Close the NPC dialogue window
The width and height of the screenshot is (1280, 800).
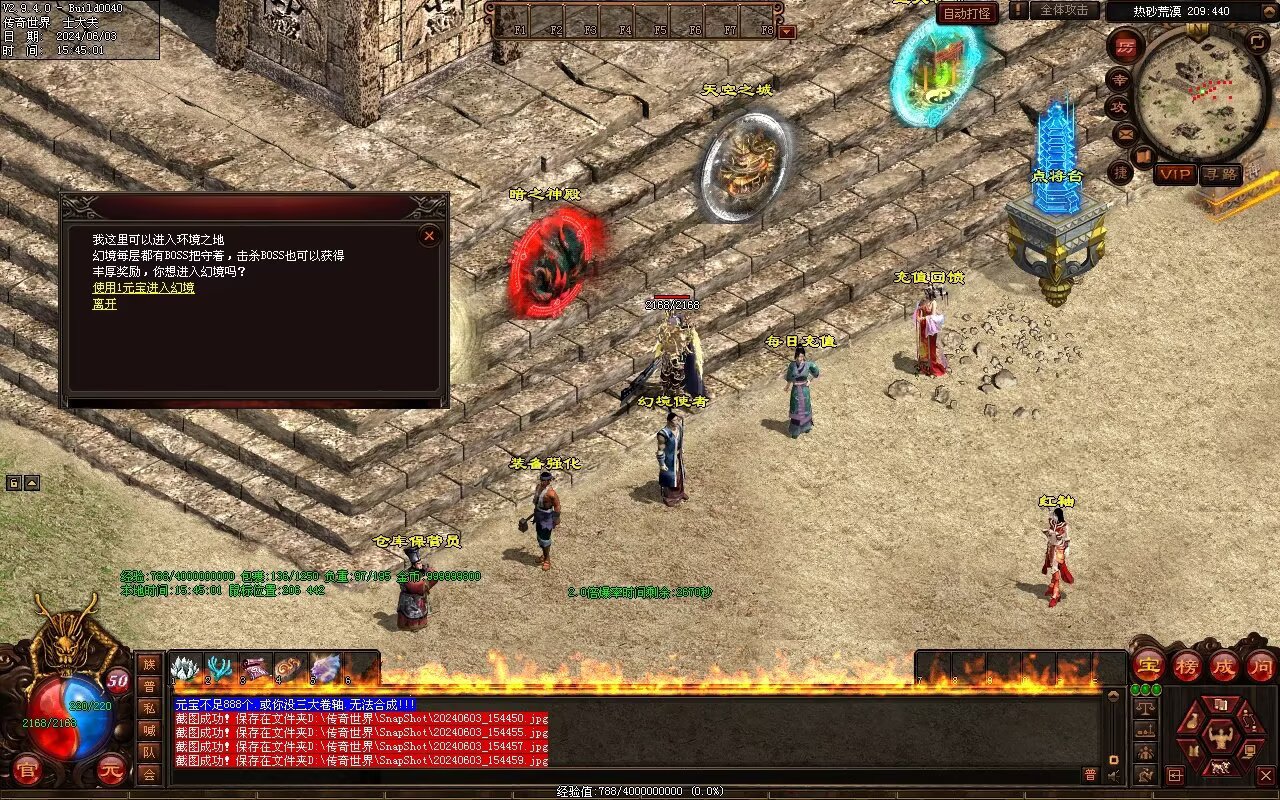(429, 236)
